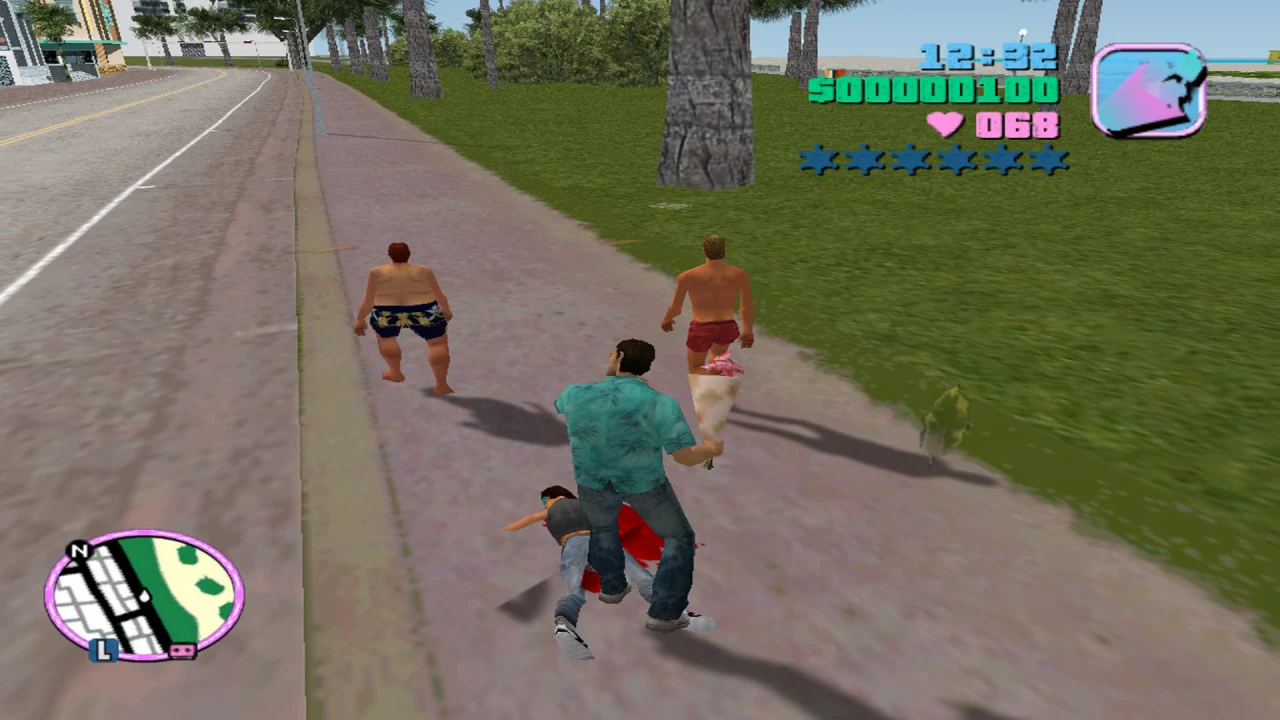Click the seagull standing on the grass
Viewport: 1280px width, 720px height.
point(946,415)
